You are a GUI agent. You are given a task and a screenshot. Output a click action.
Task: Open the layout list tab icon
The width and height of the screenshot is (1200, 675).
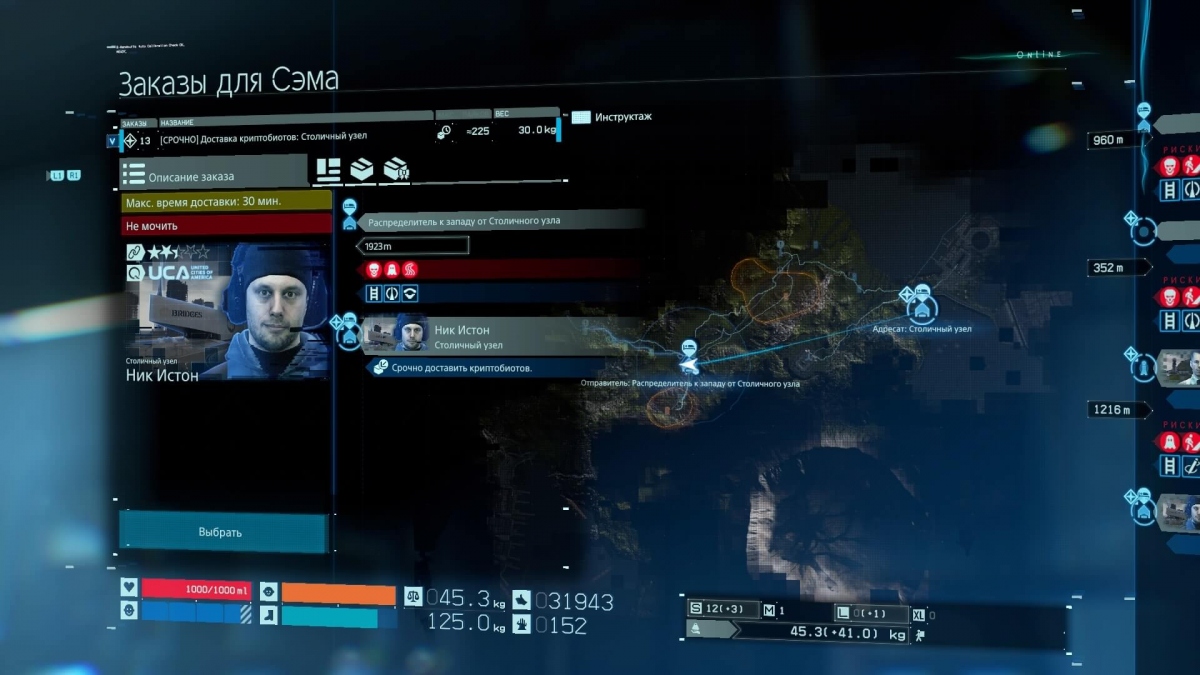point(328,170)
